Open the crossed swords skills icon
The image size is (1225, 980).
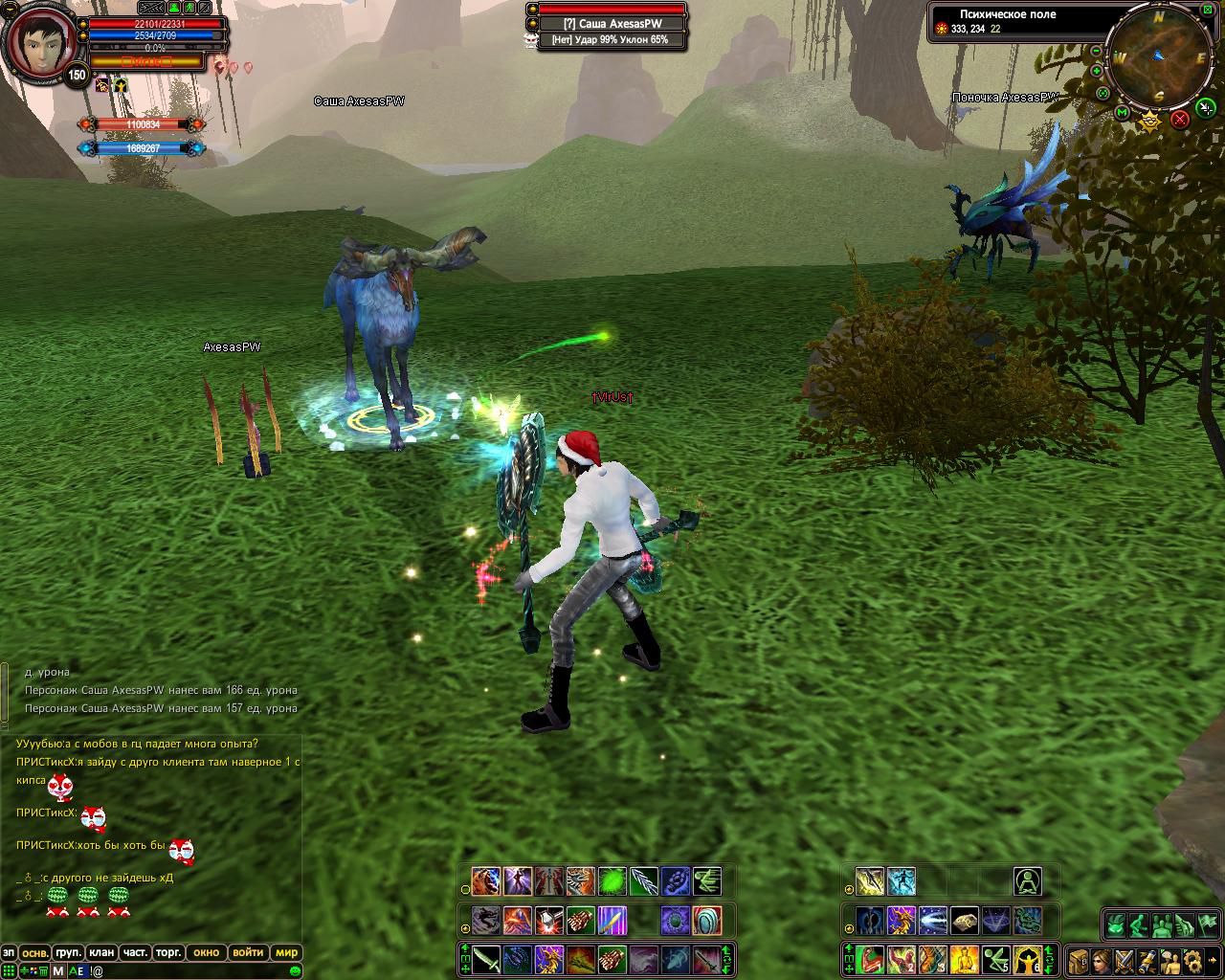(1124, 959)
